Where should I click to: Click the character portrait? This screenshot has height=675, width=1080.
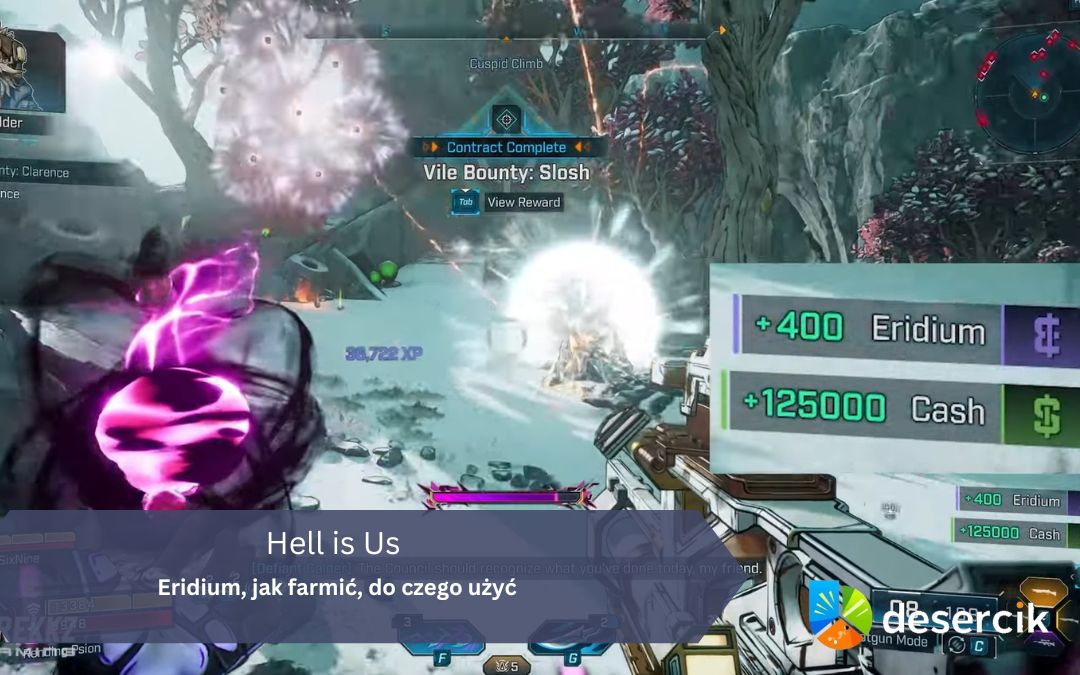coord(30,70)
